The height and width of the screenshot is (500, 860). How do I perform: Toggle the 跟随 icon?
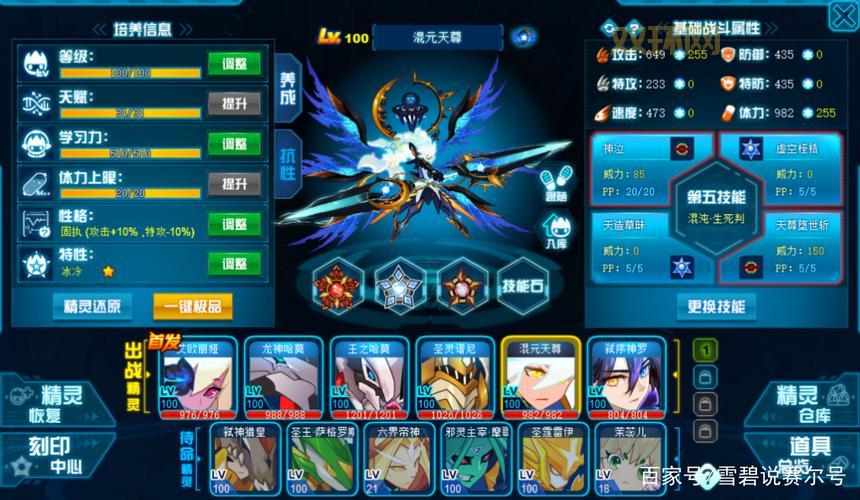point(557,187)
